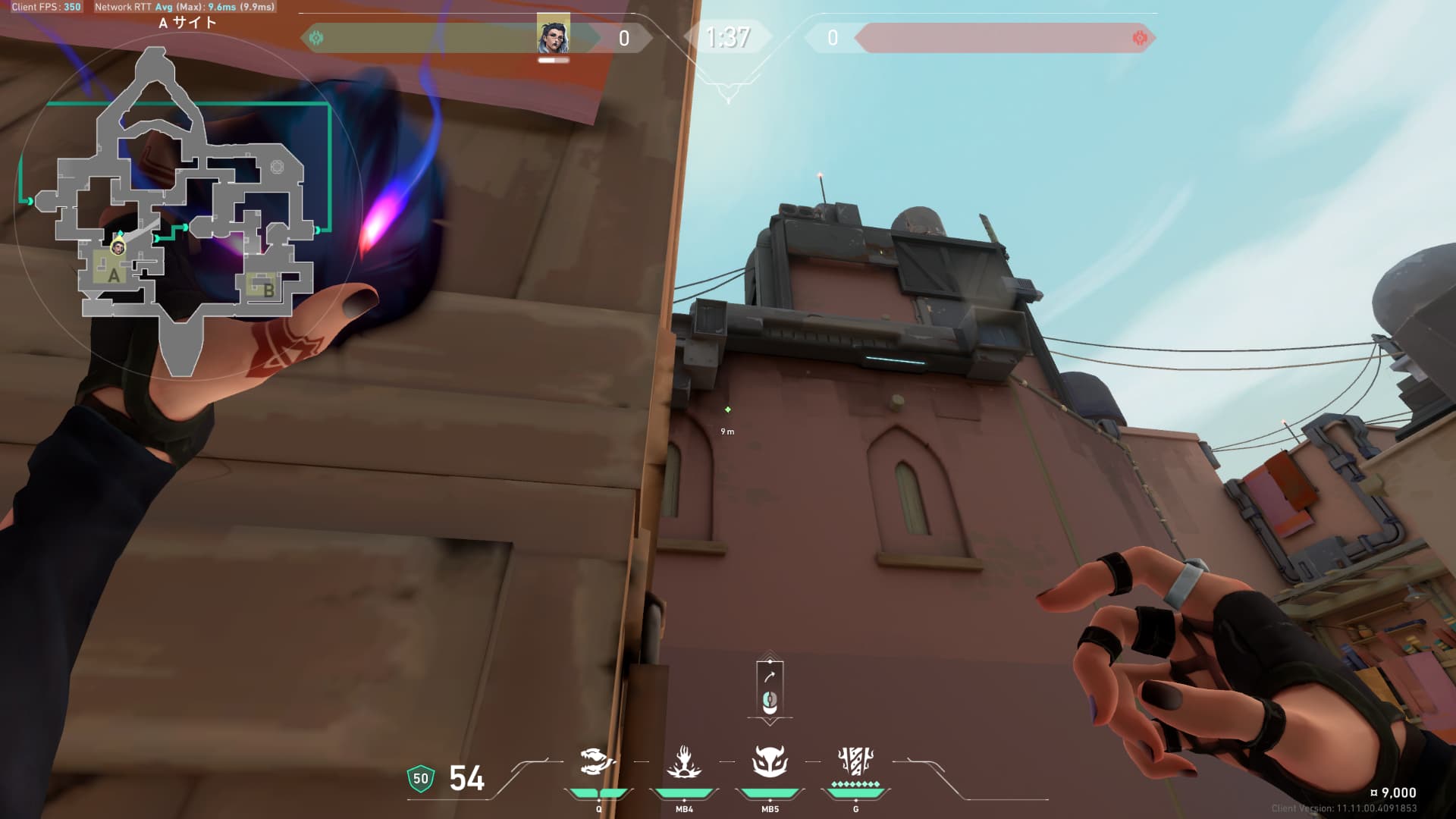
Task: Click the agent portrait in the top bar
Action: point(553,35)
